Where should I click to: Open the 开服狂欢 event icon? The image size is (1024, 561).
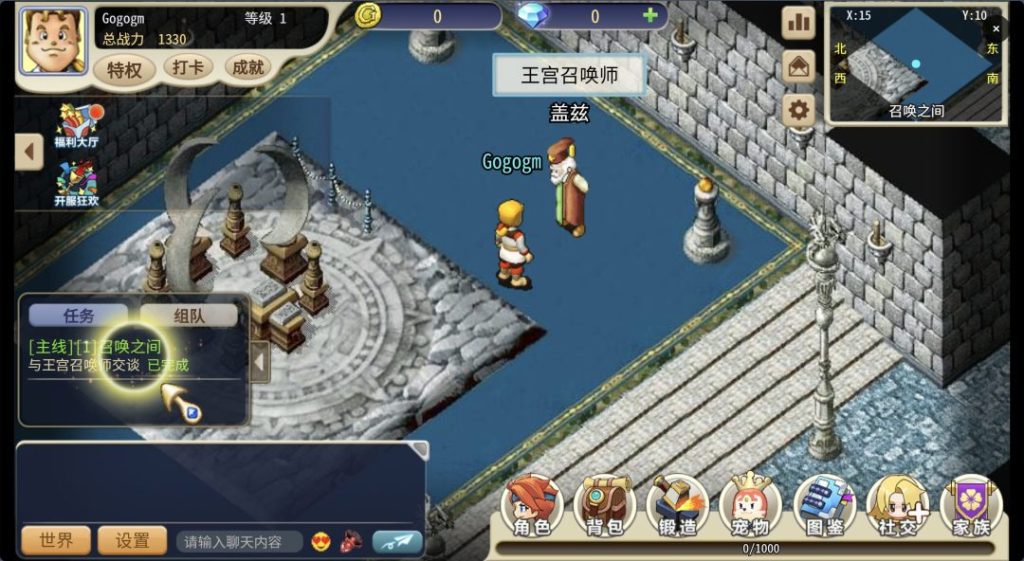click(76, 184)
